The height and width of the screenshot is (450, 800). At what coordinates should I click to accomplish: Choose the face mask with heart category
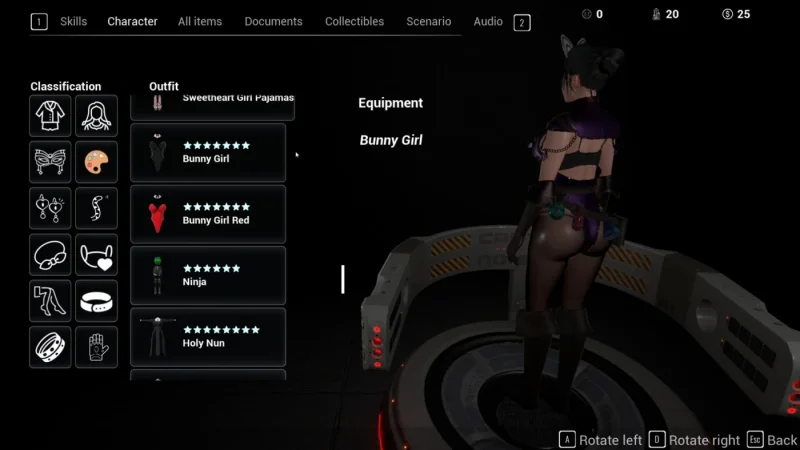click(x=96, y=255)
